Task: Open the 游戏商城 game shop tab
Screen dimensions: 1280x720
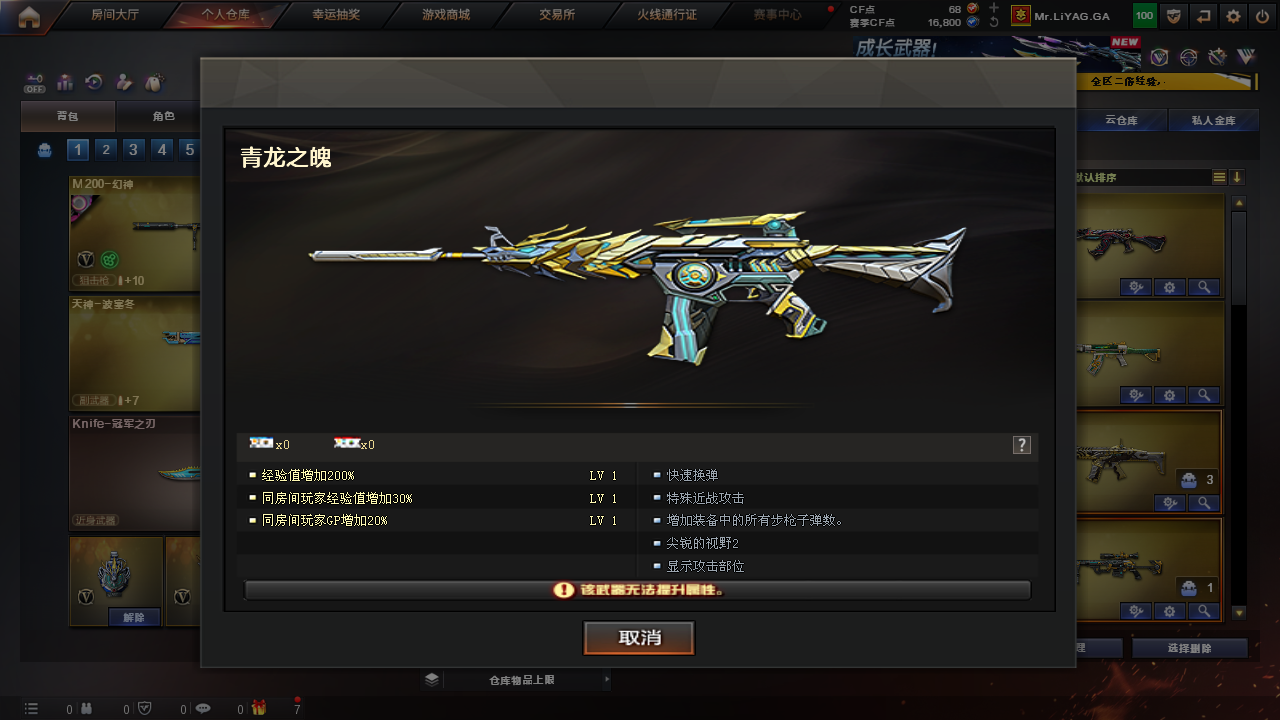Action: pos(446,15)
